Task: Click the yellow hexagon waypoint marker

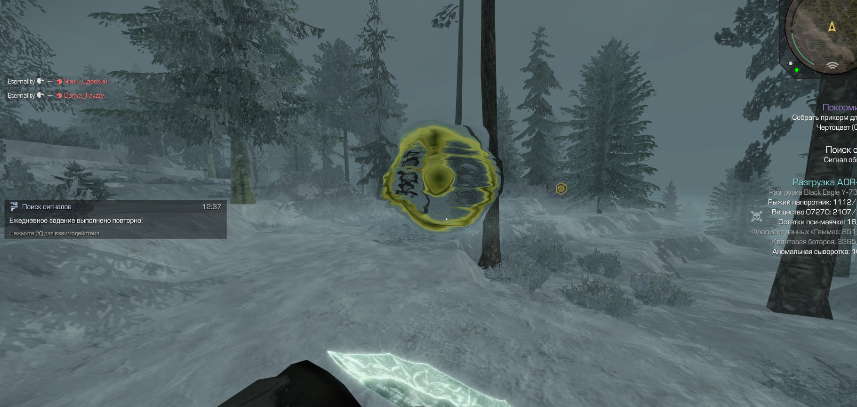Action: pos(561,188)
